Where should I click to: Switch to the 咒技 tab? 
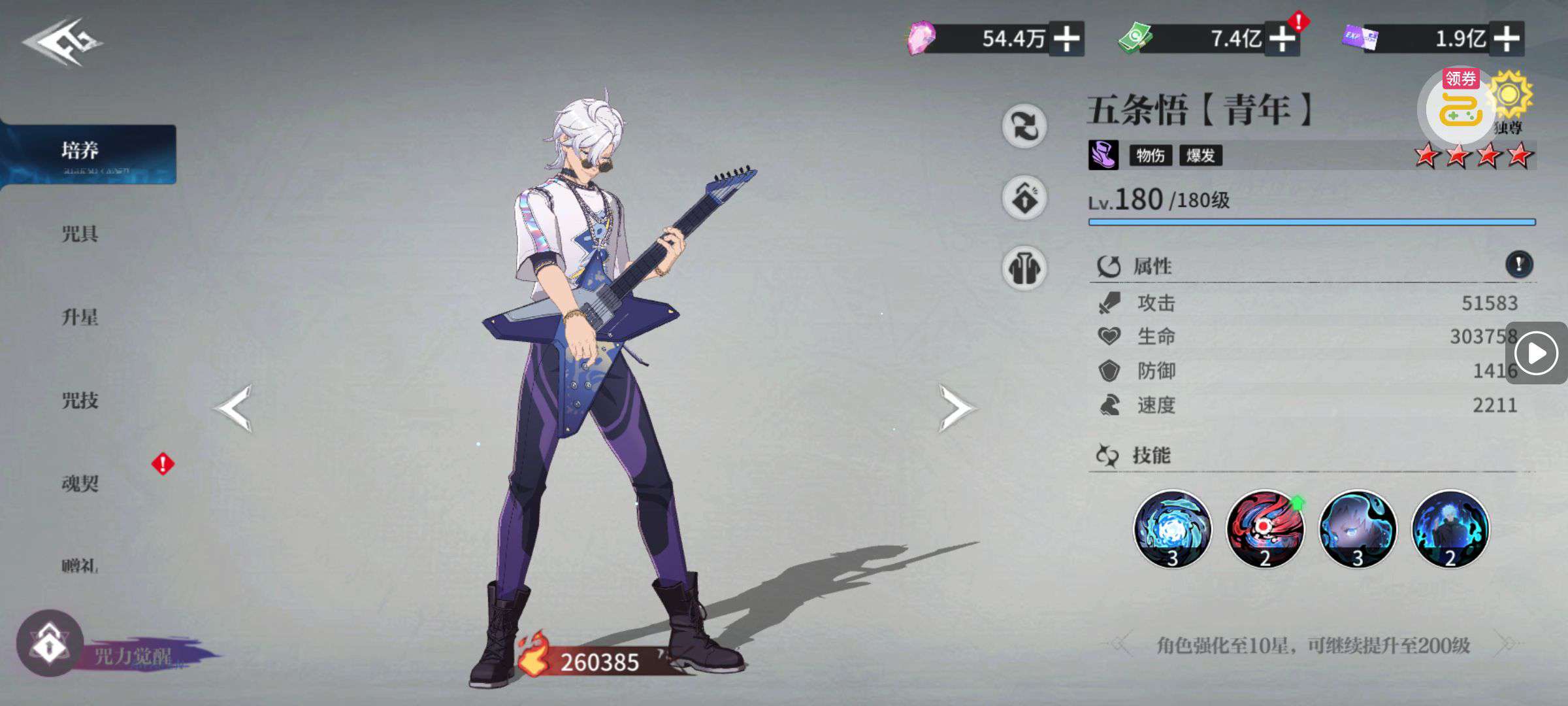pos(80,400)
